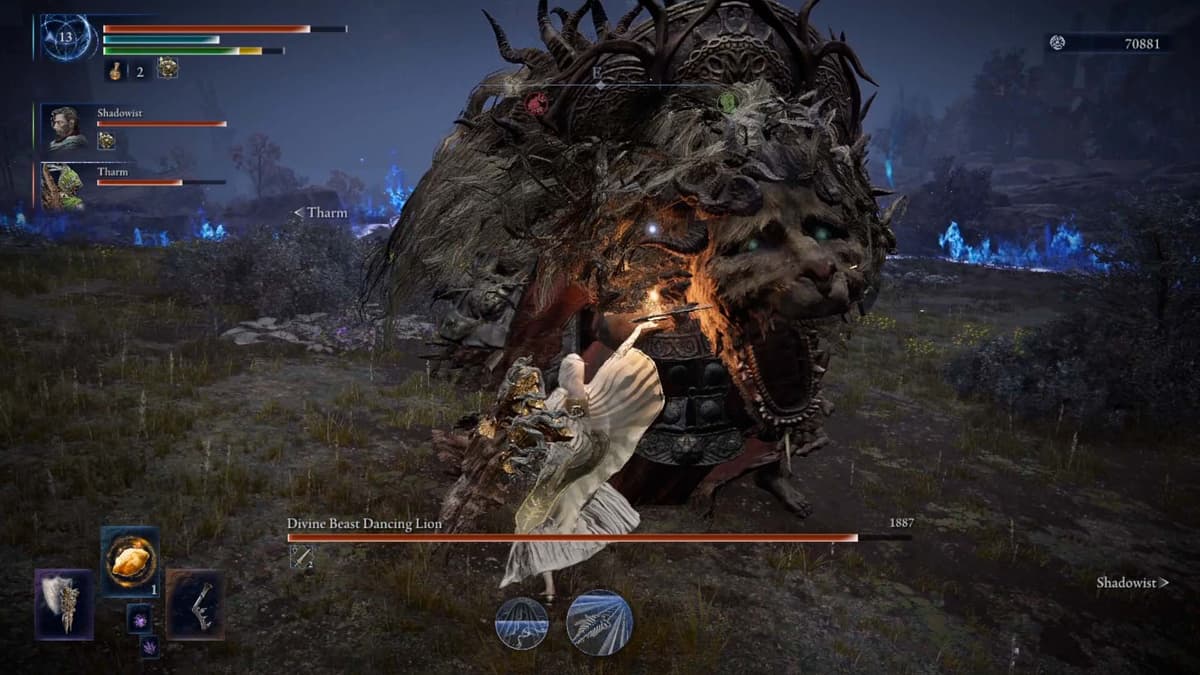Select the right-hand bow weapon slot
1200x675 pixels.
195,604
